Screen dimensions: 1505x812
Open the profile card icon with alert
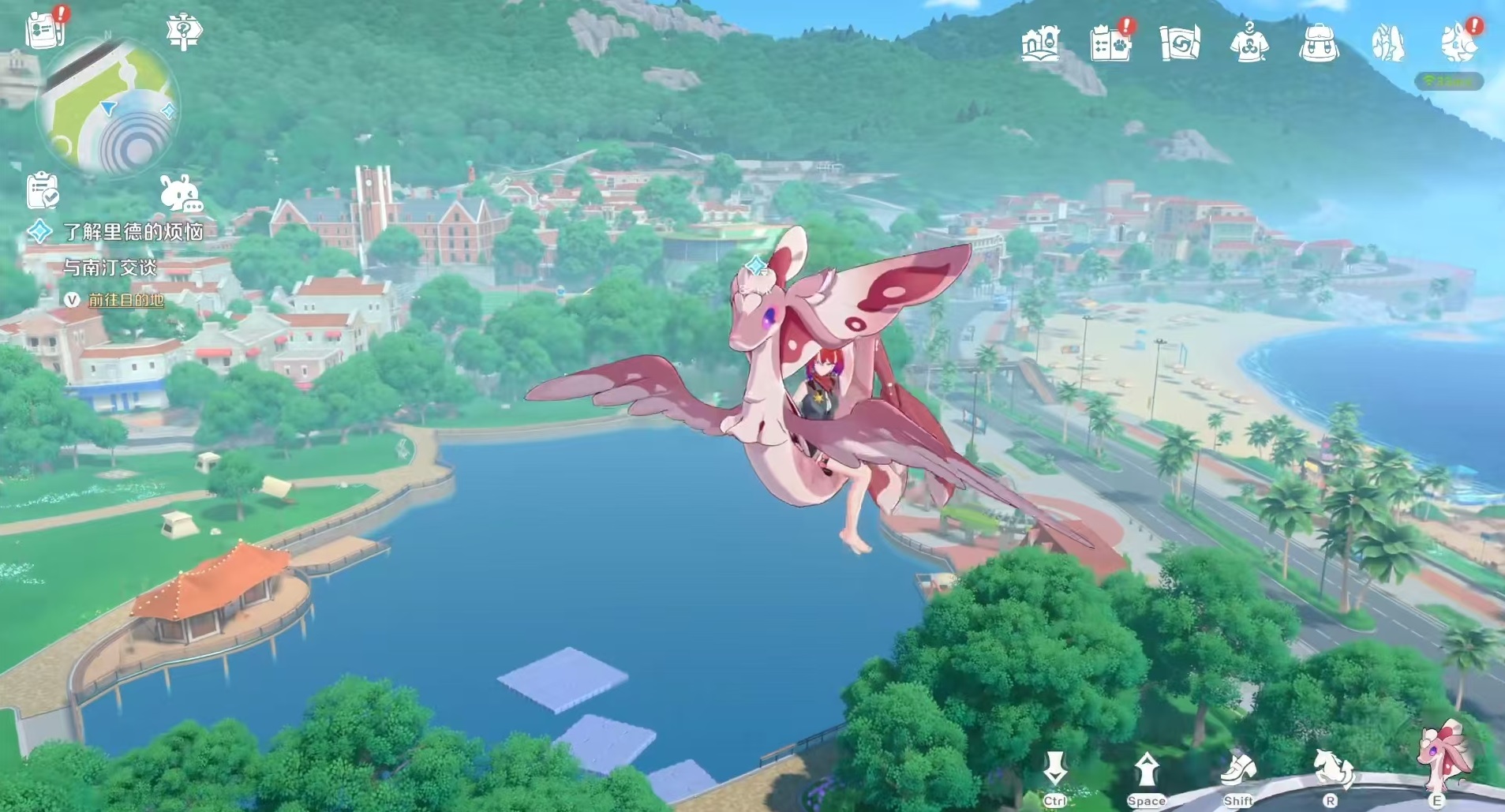coord(46,28)
